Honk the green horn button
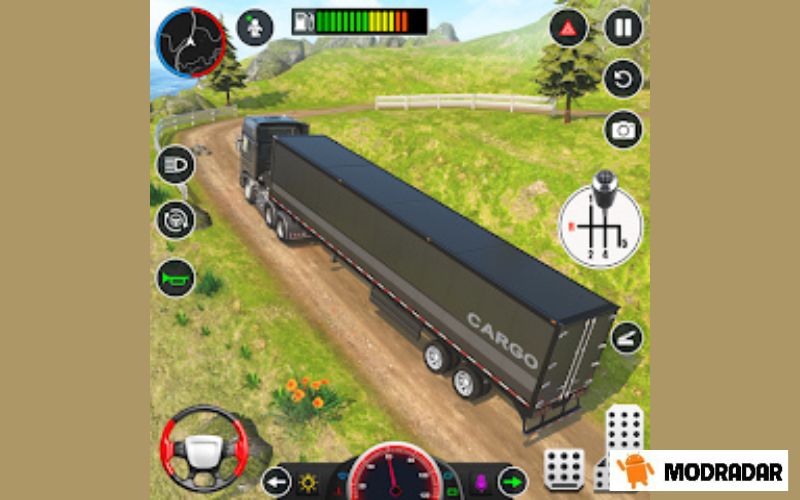The width and height of the screenshot is (800, 500). [174, 277]
